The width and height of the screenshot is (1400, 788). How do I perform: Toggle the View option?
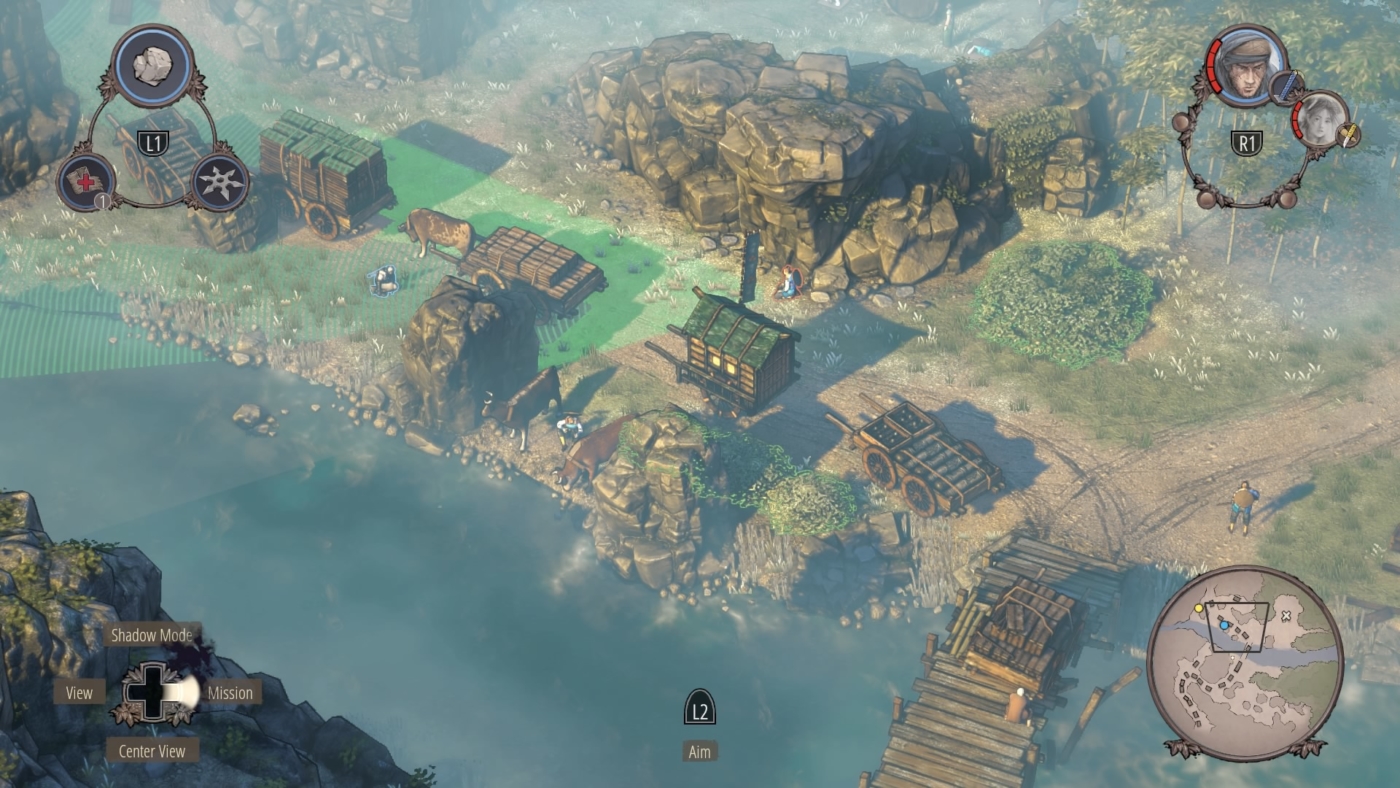point(79,692)
